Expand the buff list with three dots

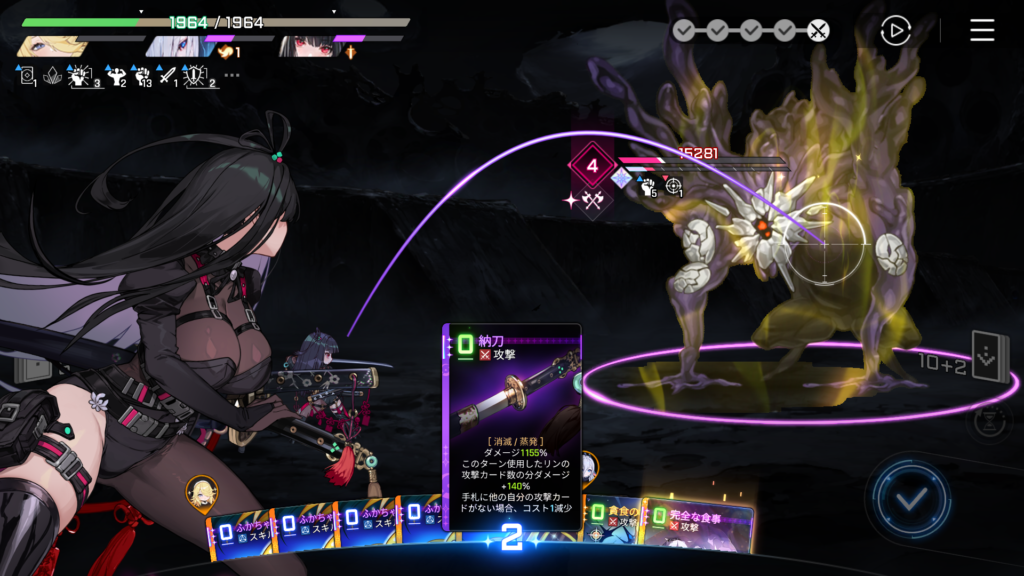click(232, 75)
